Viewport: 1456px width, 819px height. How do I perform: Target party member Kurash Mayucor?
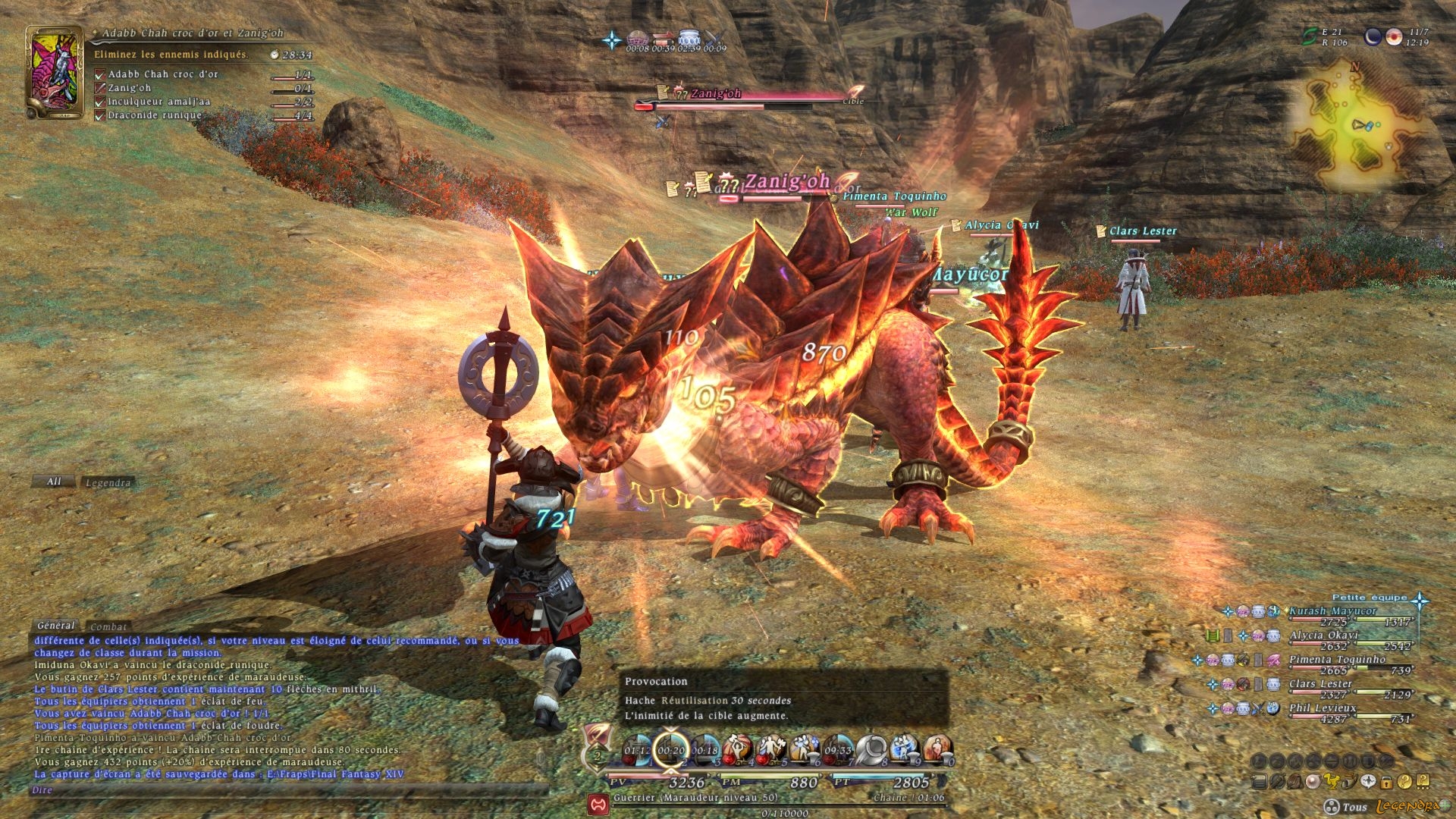pos(1332,610)
